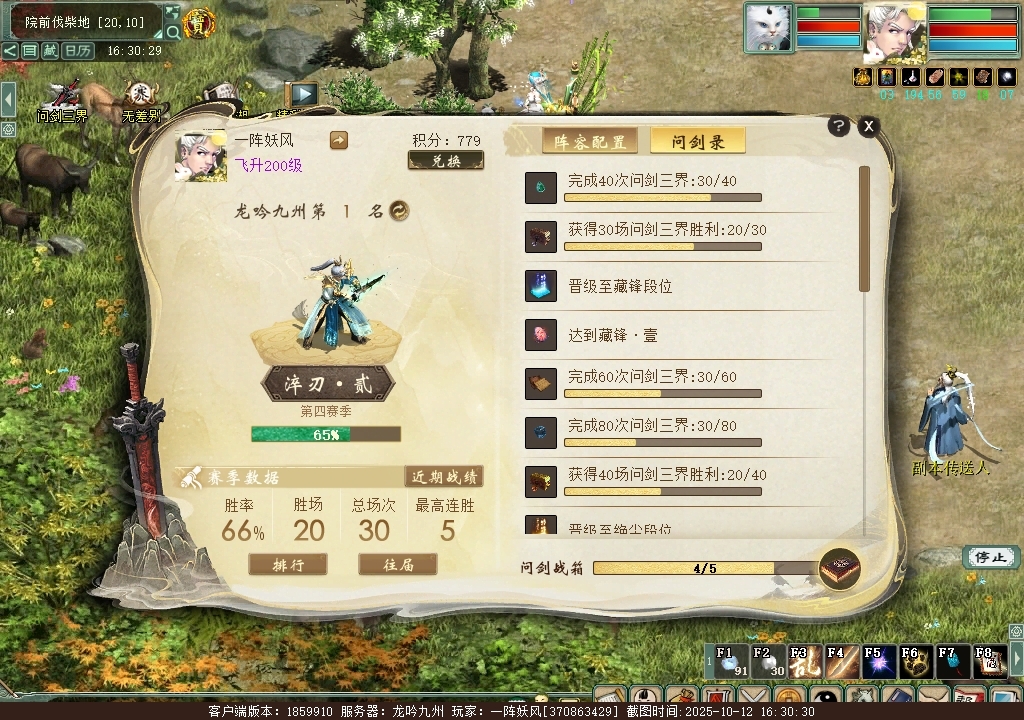Switch to the 阵容配置 tab
This screenshot has height=720, width=1024.
[x=590, y=142]
